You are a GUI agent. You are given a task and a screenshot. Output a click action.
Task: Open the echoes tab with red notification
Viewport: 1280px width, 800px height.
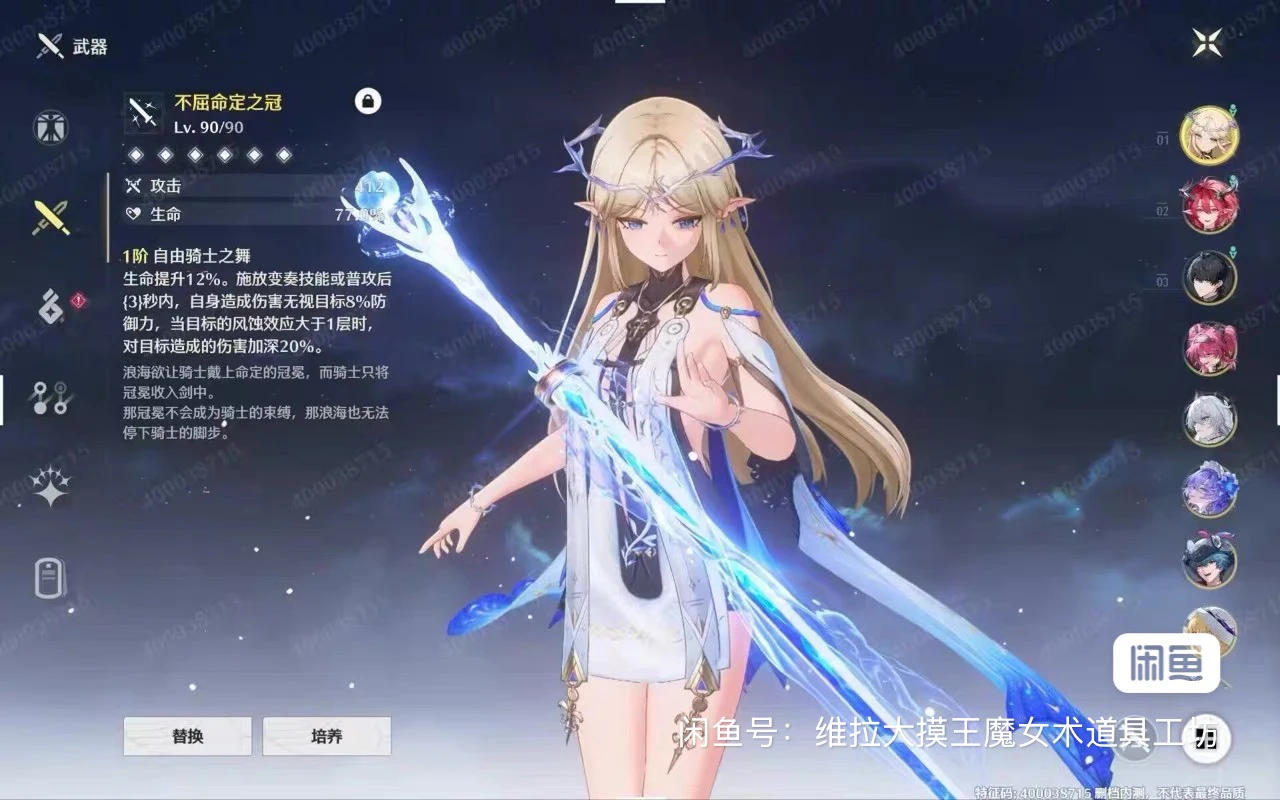click(50, 305)
